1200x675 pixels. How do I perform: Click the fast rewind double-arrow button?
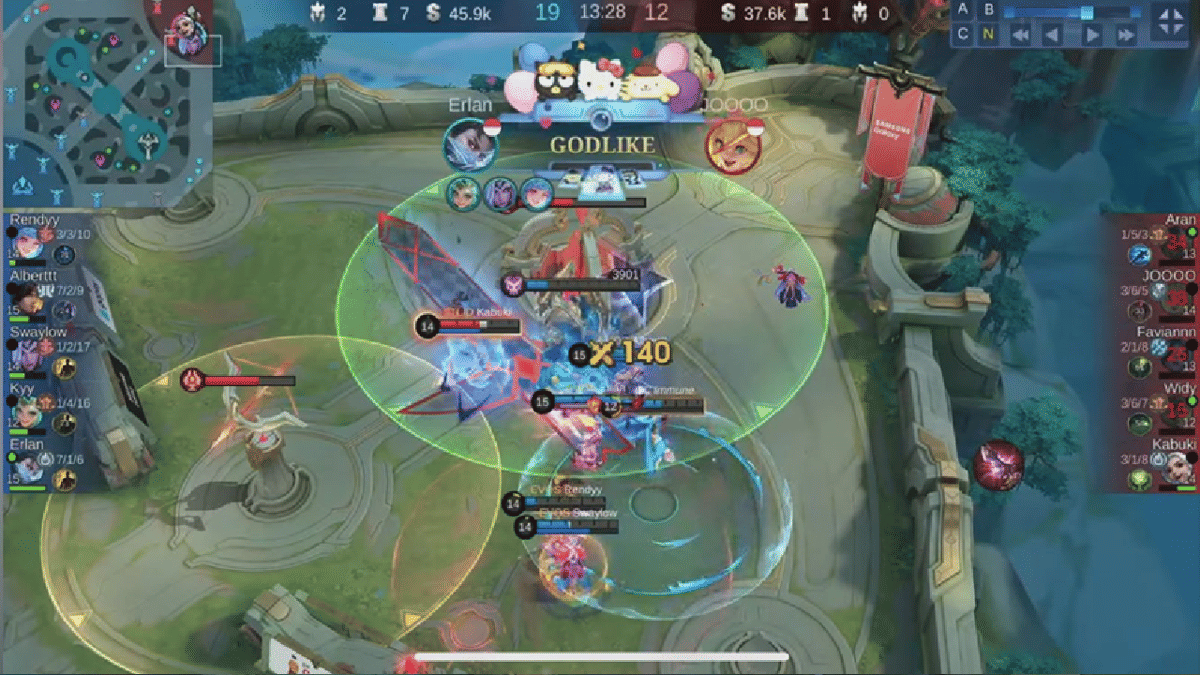point(1020,35)
